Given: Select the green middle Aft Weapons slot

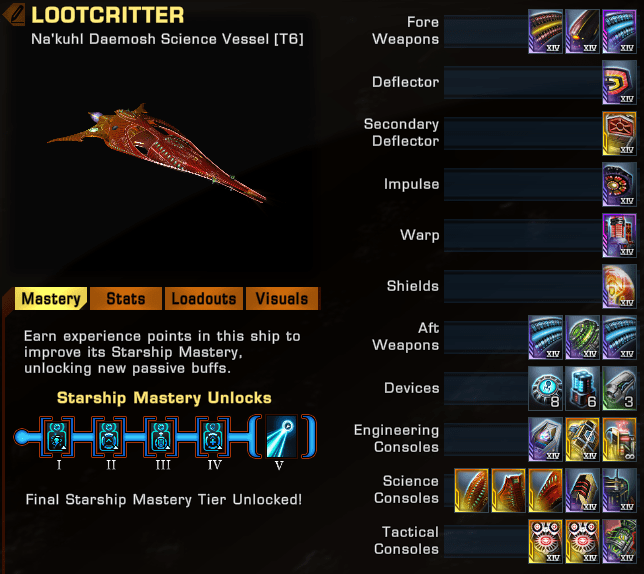Looking at the screenshot, I should pyautogui.click(x=583, y=337).
